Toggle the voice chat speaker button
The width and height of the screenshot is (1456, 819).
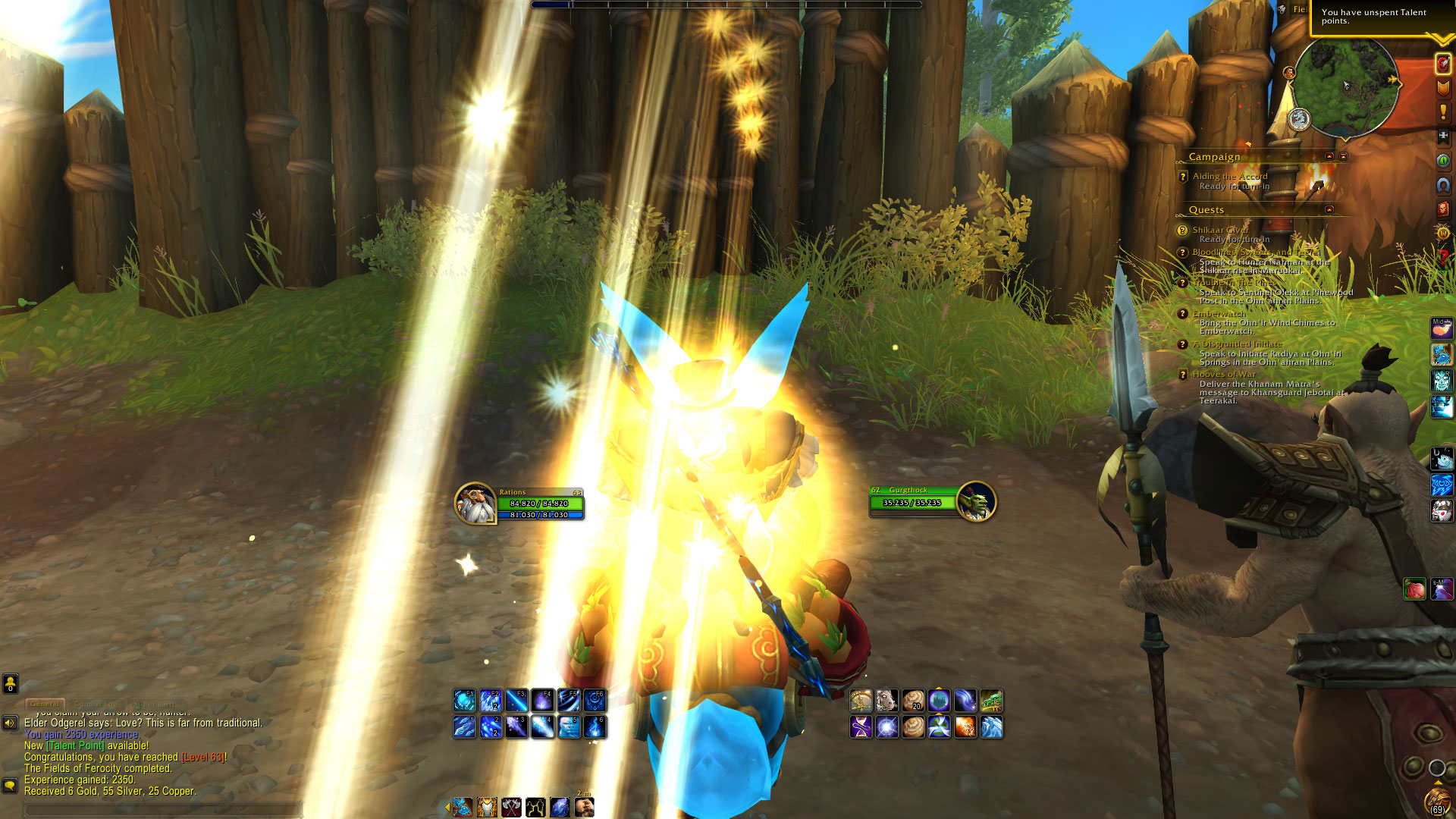(x=10, y=723)
